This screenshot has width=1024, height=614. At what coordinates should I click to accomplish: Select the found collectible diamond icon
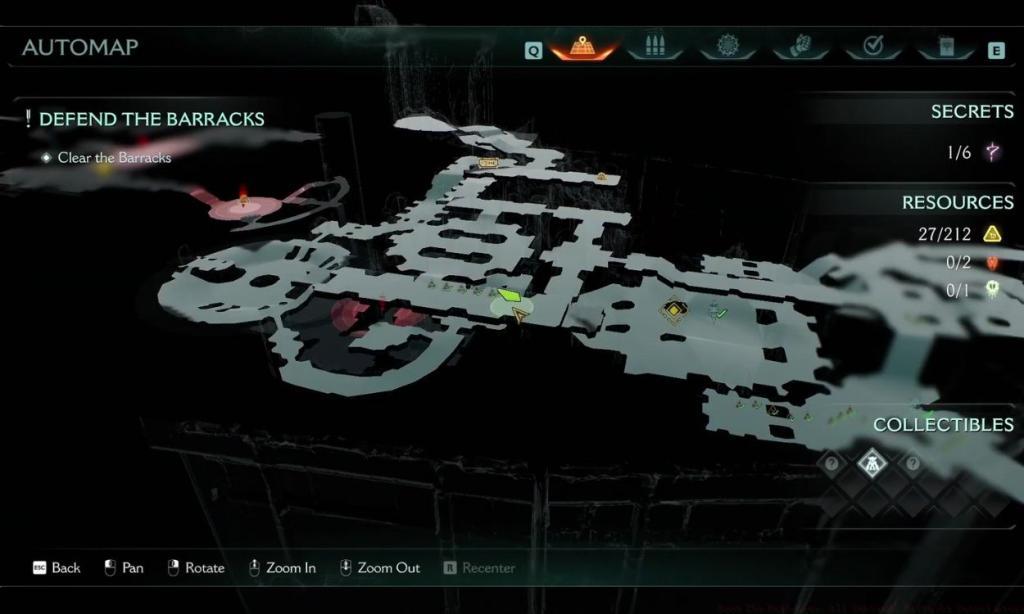tap(873, 462)
